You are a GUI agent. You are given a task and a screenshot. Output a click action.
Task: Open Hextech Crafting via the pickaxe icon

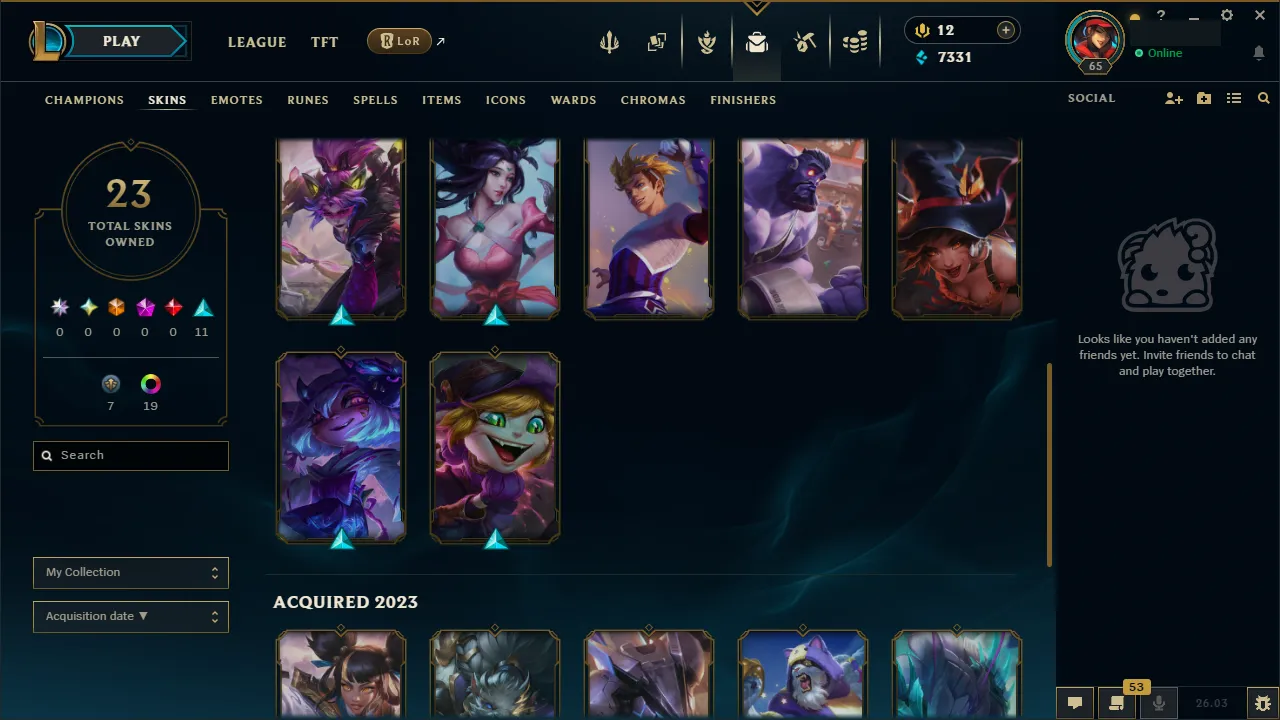point(805,42)
